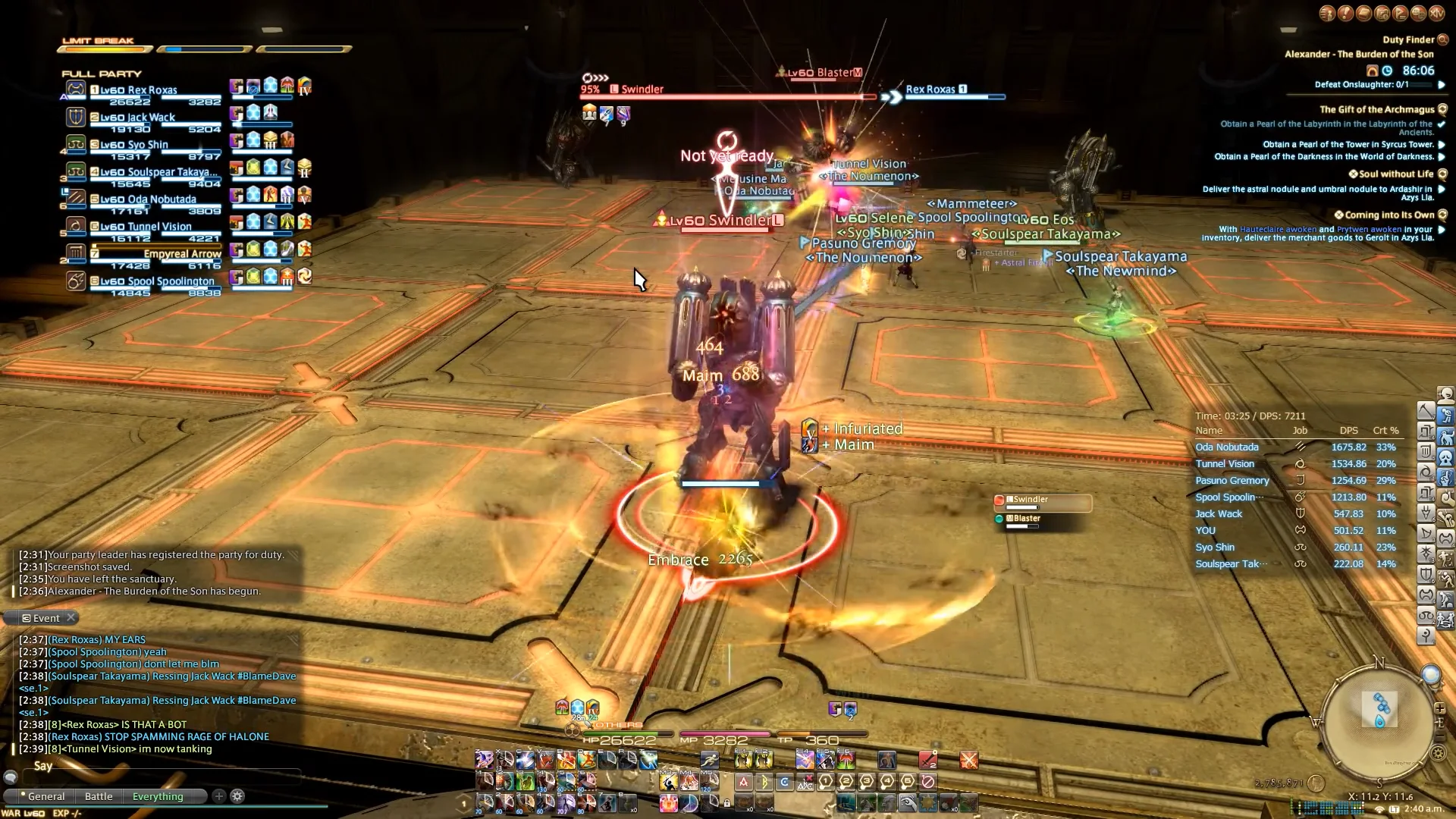Select Rex Roxas in the party list
The width and height of the screenshot is (1456, 819).
[x=152, y=90]
